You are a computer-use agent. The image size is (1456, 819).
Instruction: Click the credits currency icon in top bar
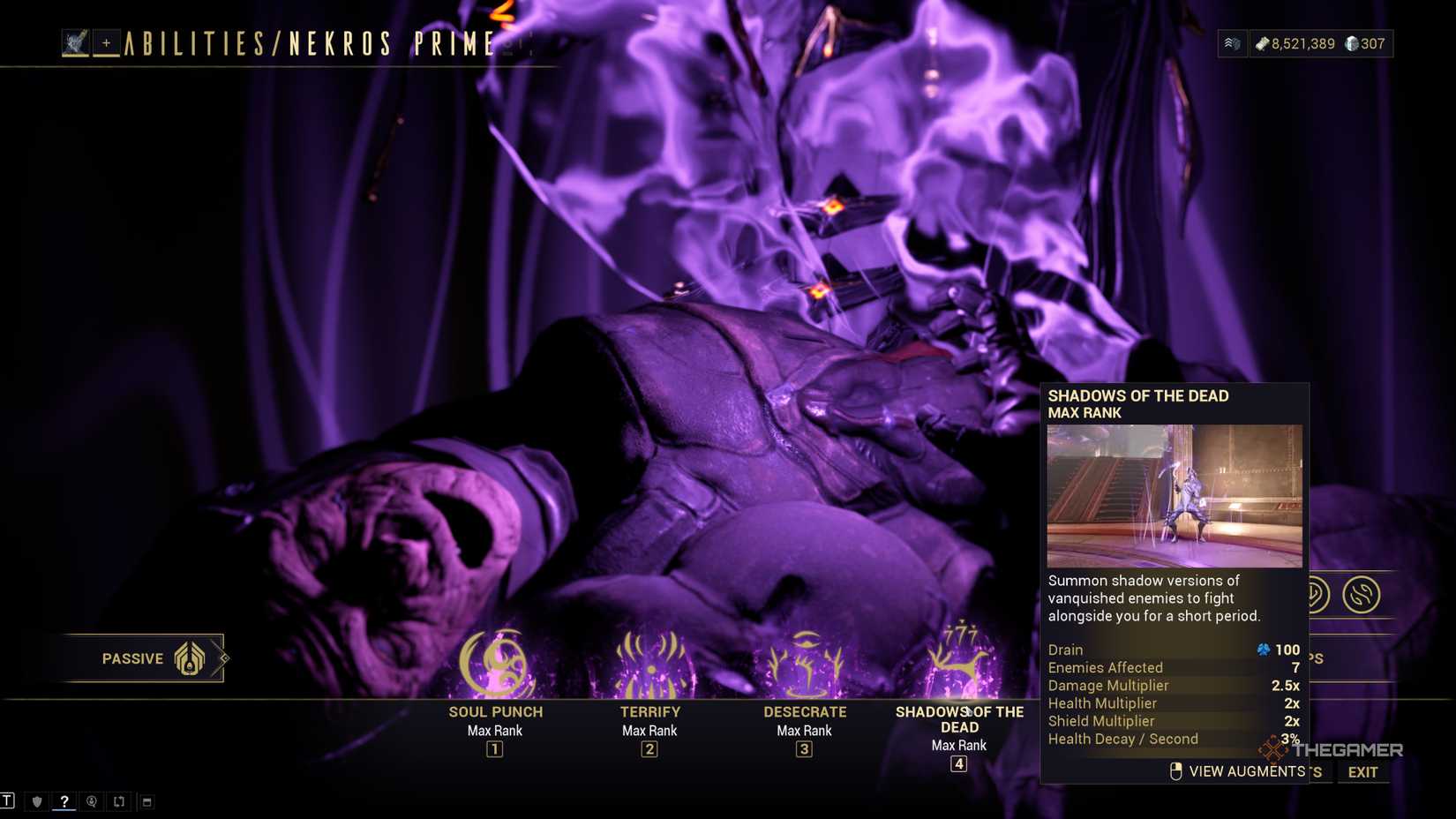coord(1263,43)
